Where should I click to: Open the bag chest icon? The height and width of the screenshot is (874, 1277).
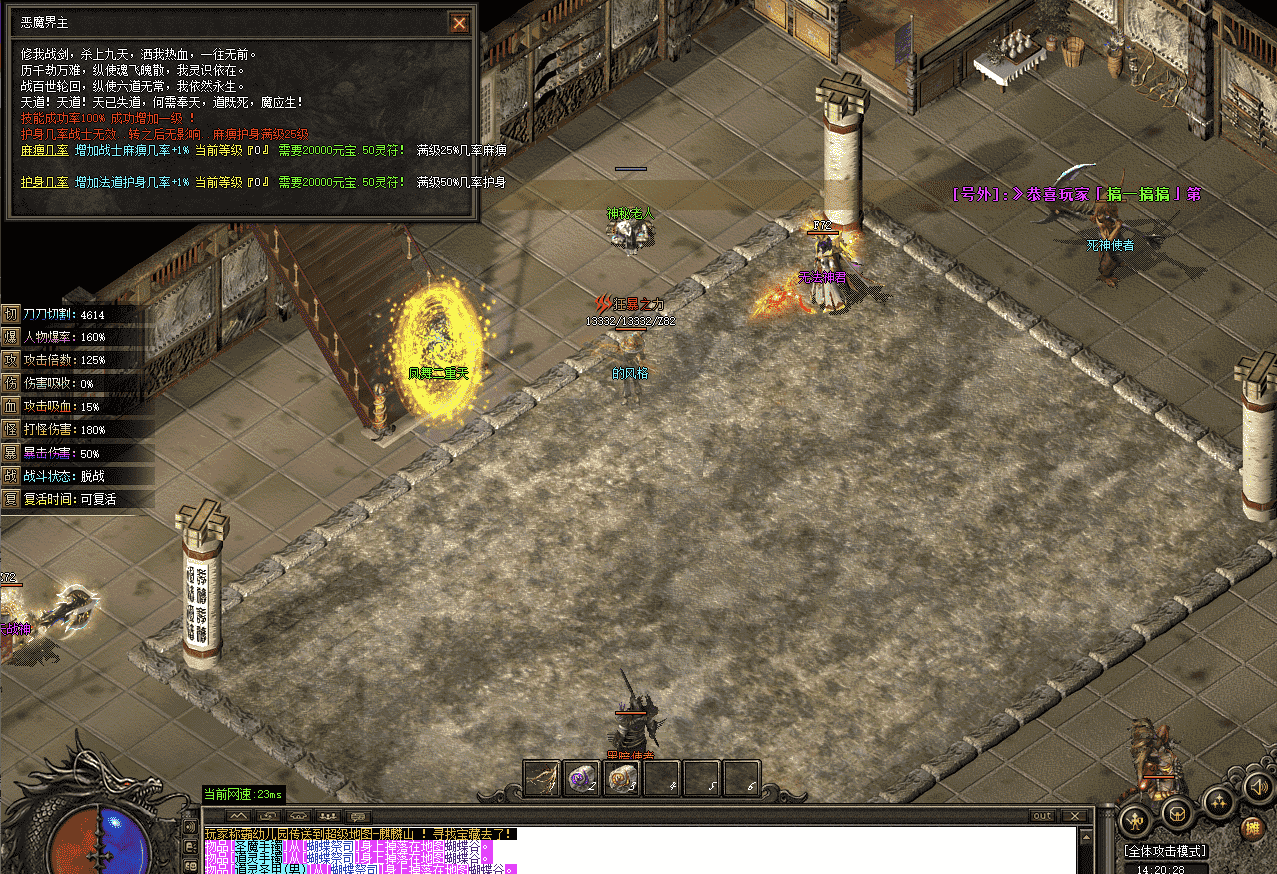(x=1178, y=814)
